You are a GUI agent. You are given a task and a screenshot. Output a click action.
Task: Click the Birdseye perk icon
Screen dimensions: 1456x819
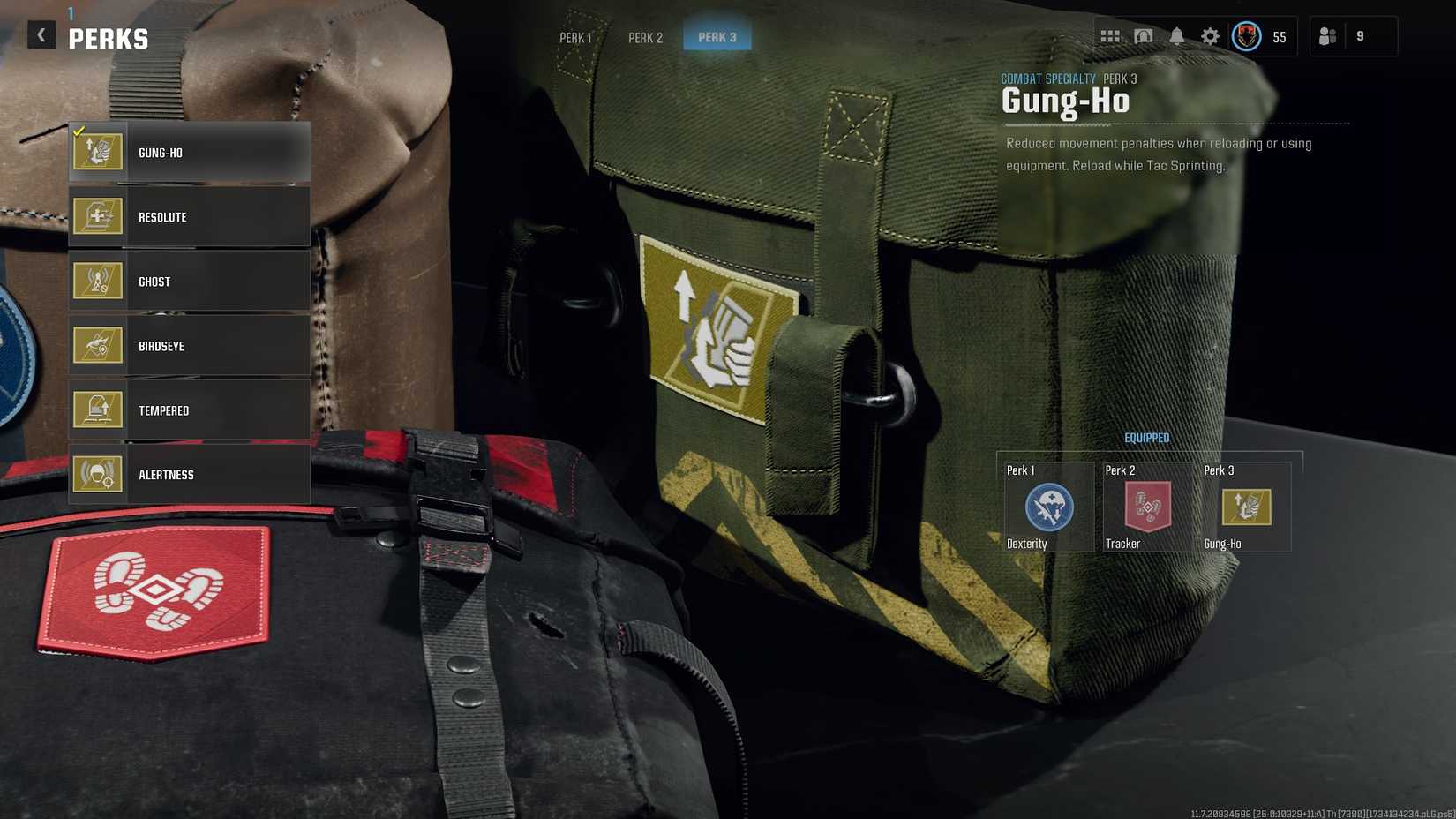coord(98,345)
